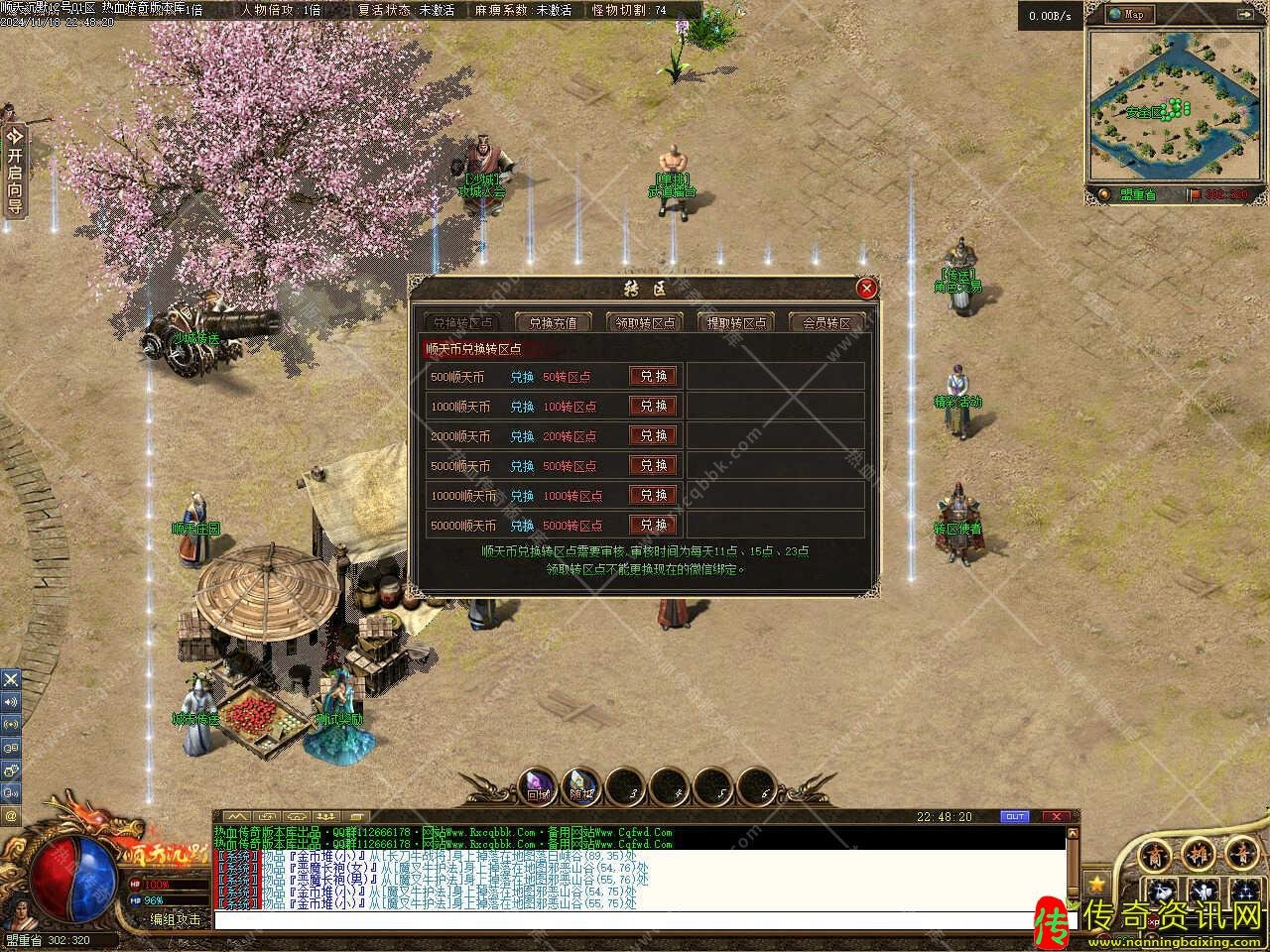Switch to the 会员转区 tab
The image size is (1270, 952).
[x=826, y=322]
